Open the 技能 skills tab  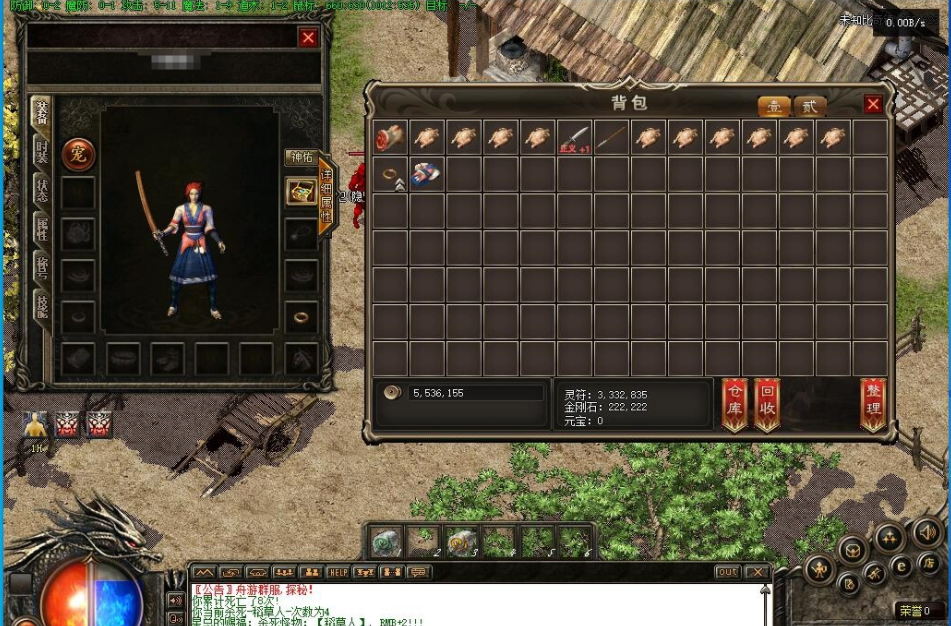[41, 306]
